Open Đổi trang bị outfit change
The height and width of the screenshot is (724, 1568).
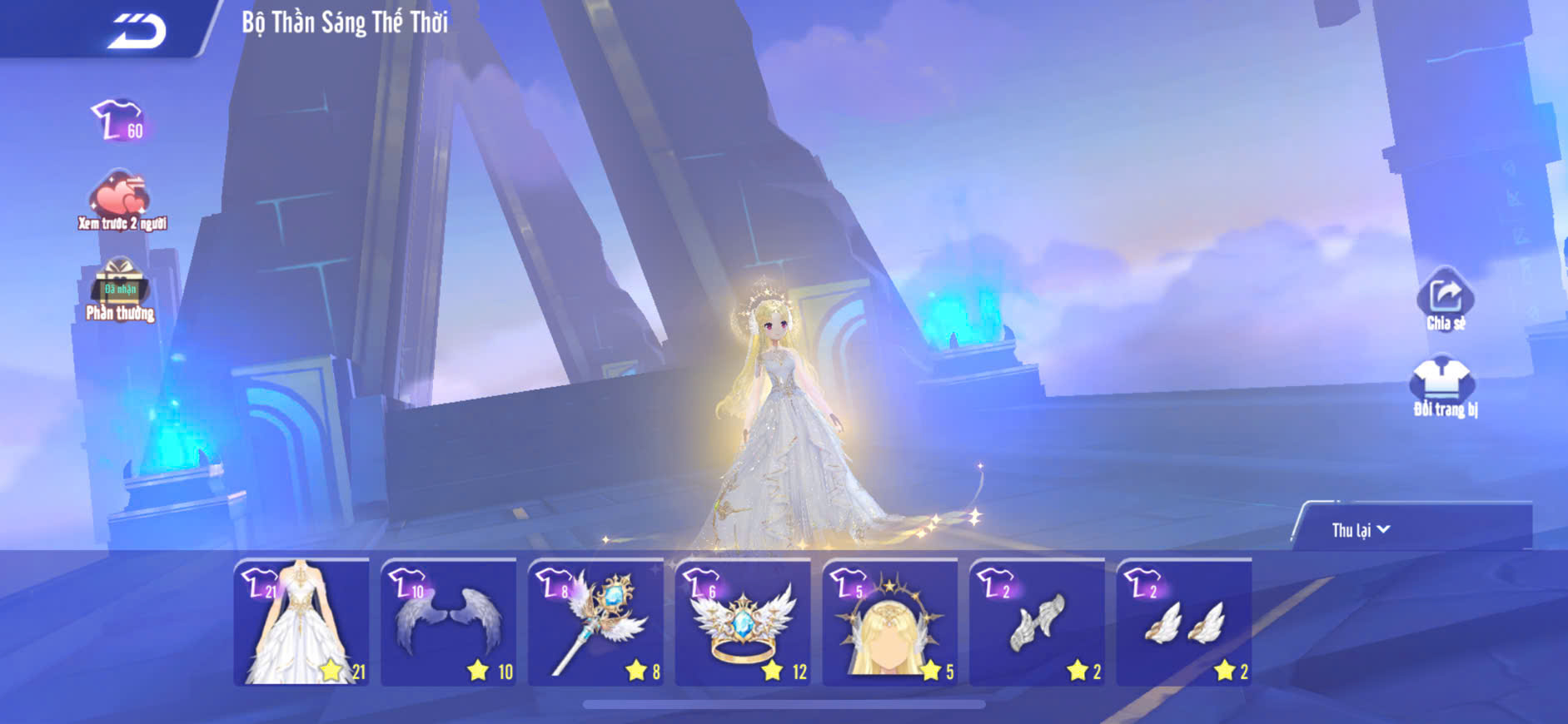point(1444,386)
